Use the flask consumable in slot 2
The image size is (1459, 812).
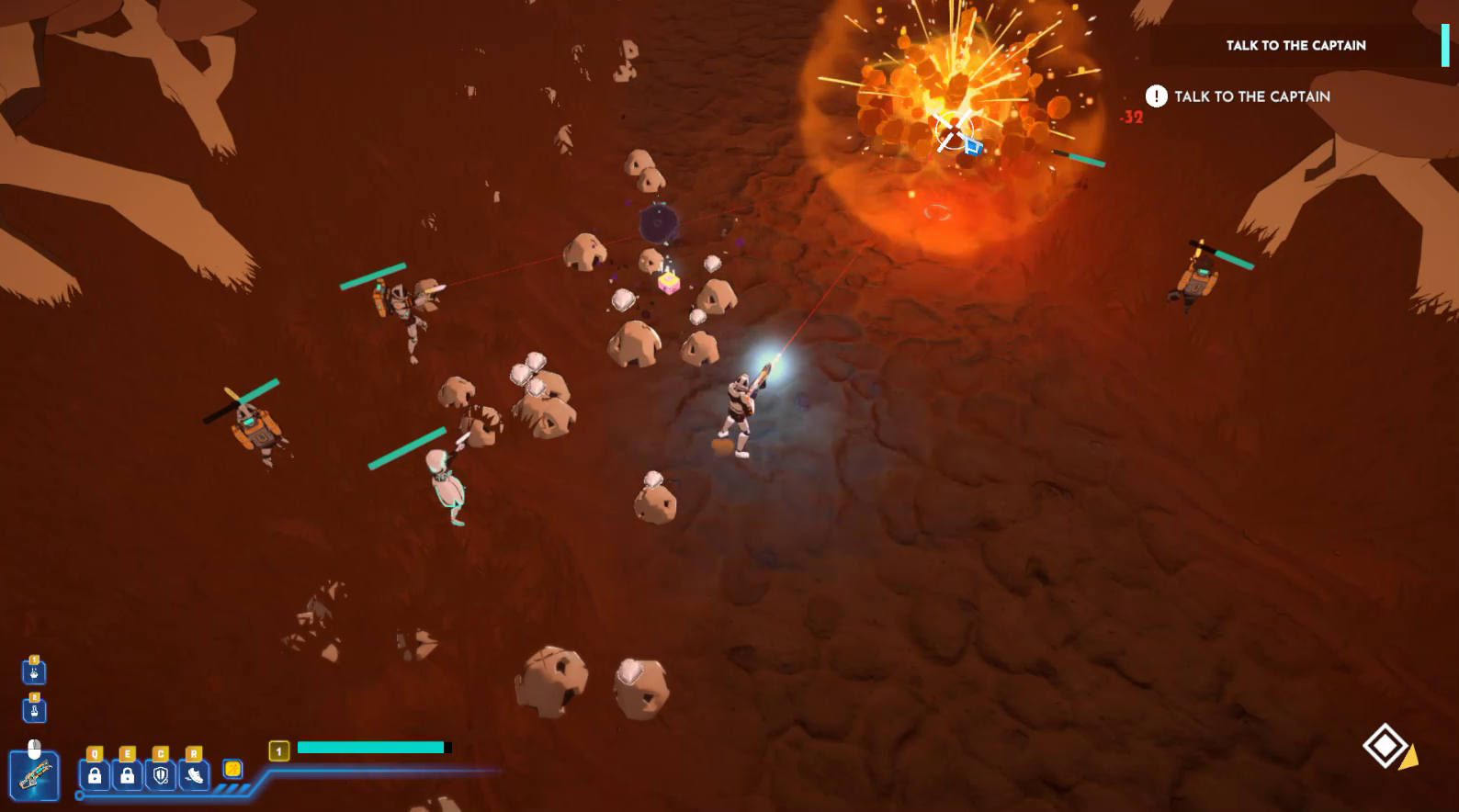pyautogui.click(x=34, y=711)
